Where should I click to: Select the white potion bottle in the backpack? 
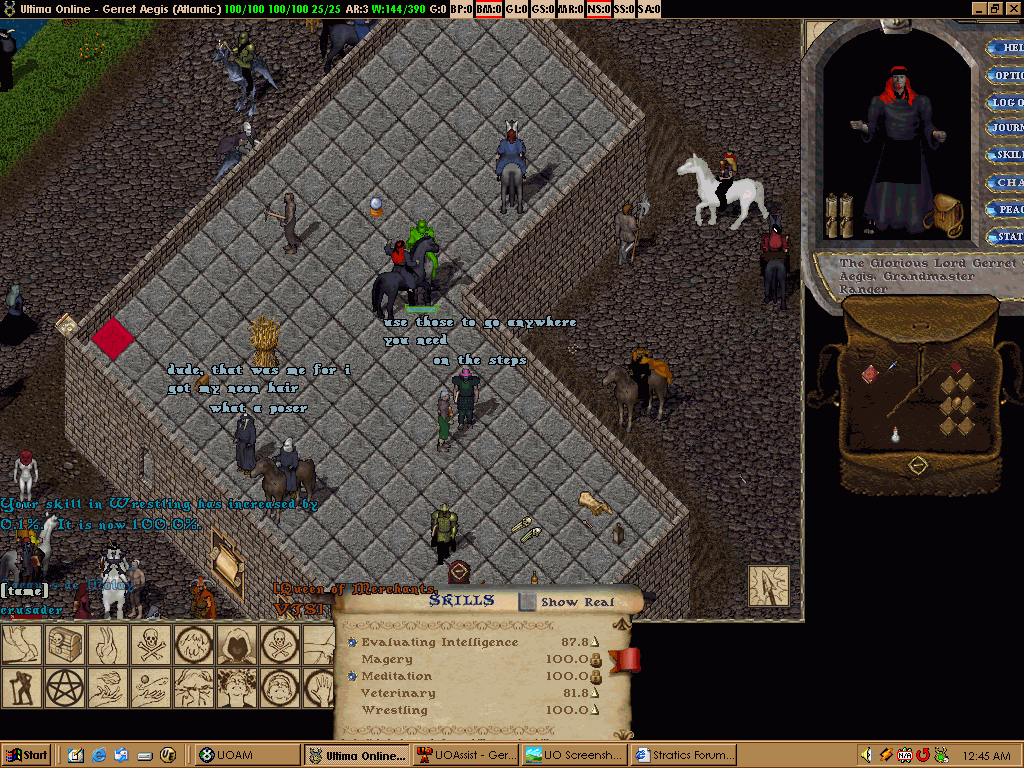(x=897, y=435)
